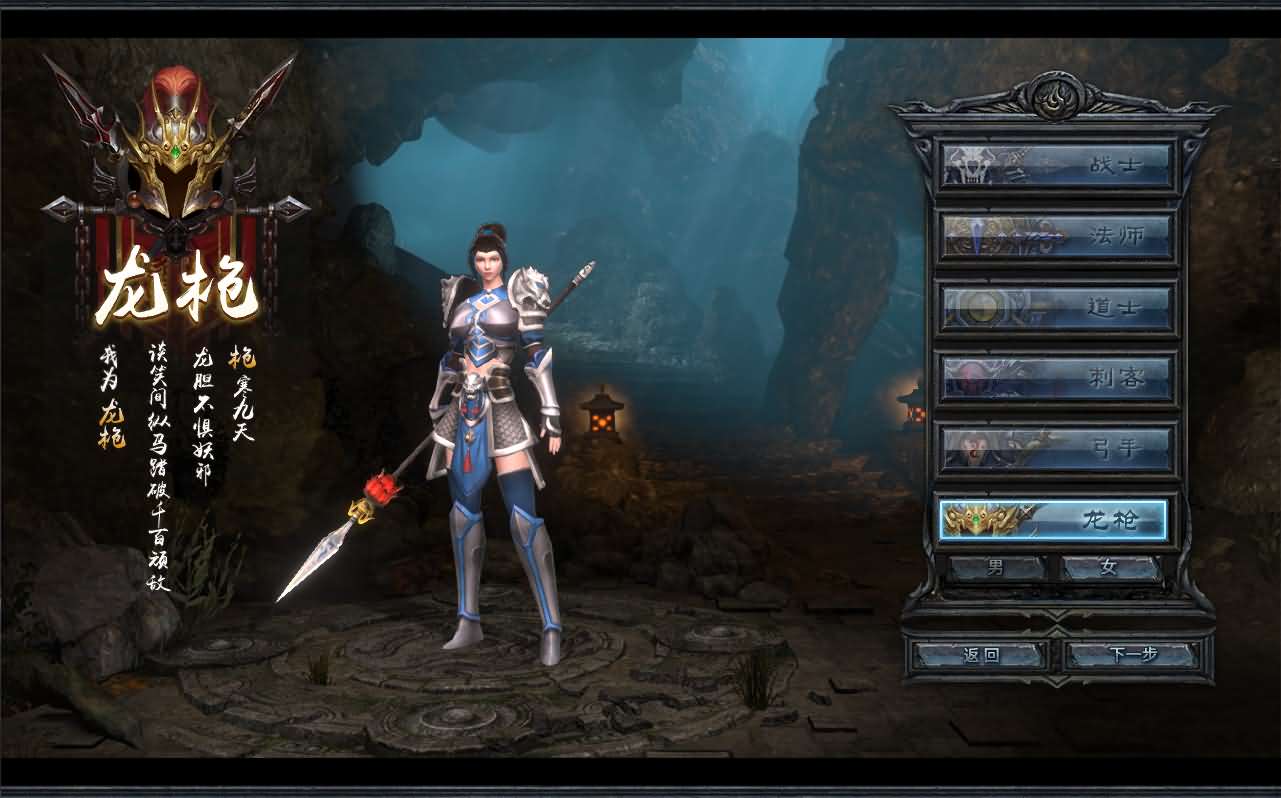Viewport: 1281px width, 798px height.
Task: Choose the 弓手 (Archer) class
Action: pyautogui.click(x=1056, y=449)
